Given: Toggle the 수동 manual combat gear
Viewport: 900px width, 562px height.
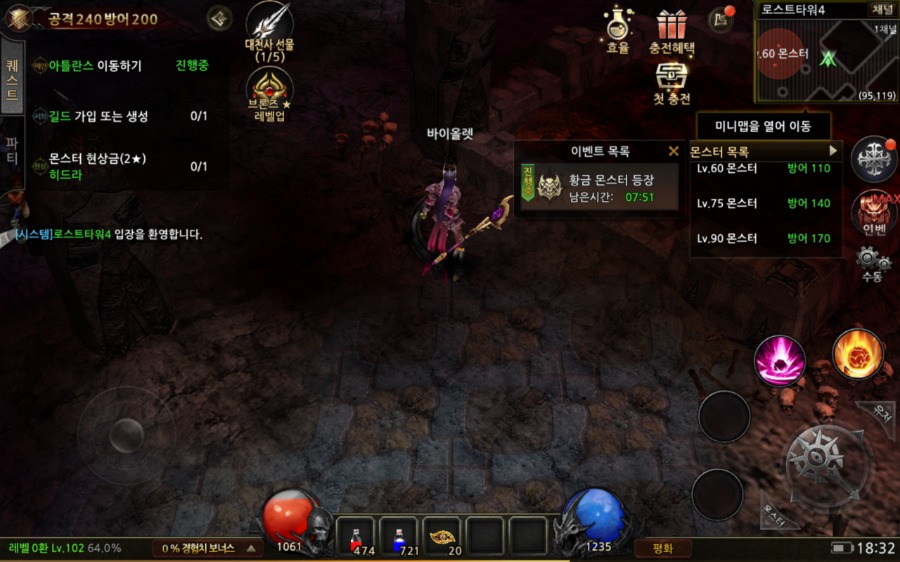Looking at the screenshot, I should [x=871, y=263].
